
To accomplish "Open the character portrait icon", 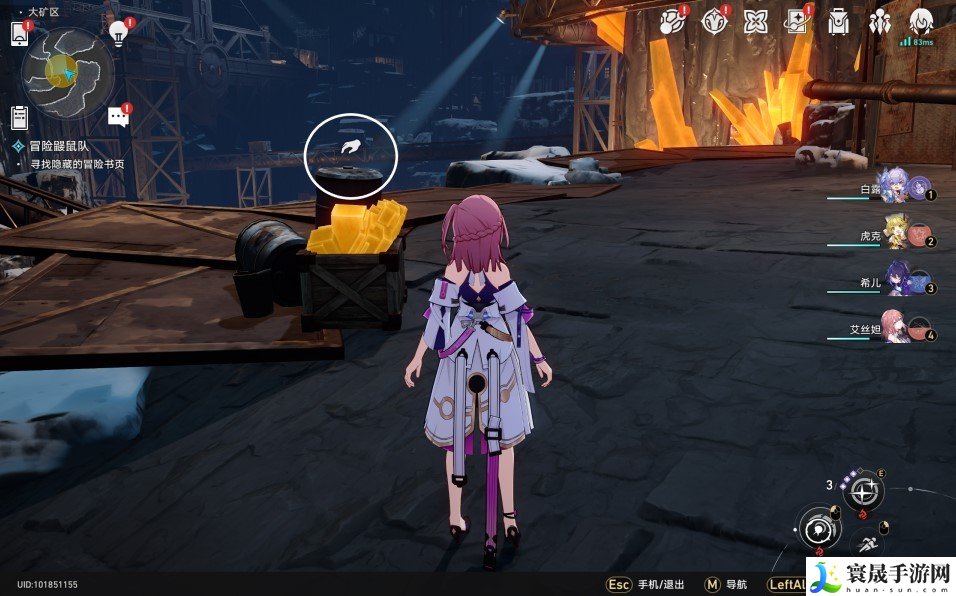I will 921,22.
